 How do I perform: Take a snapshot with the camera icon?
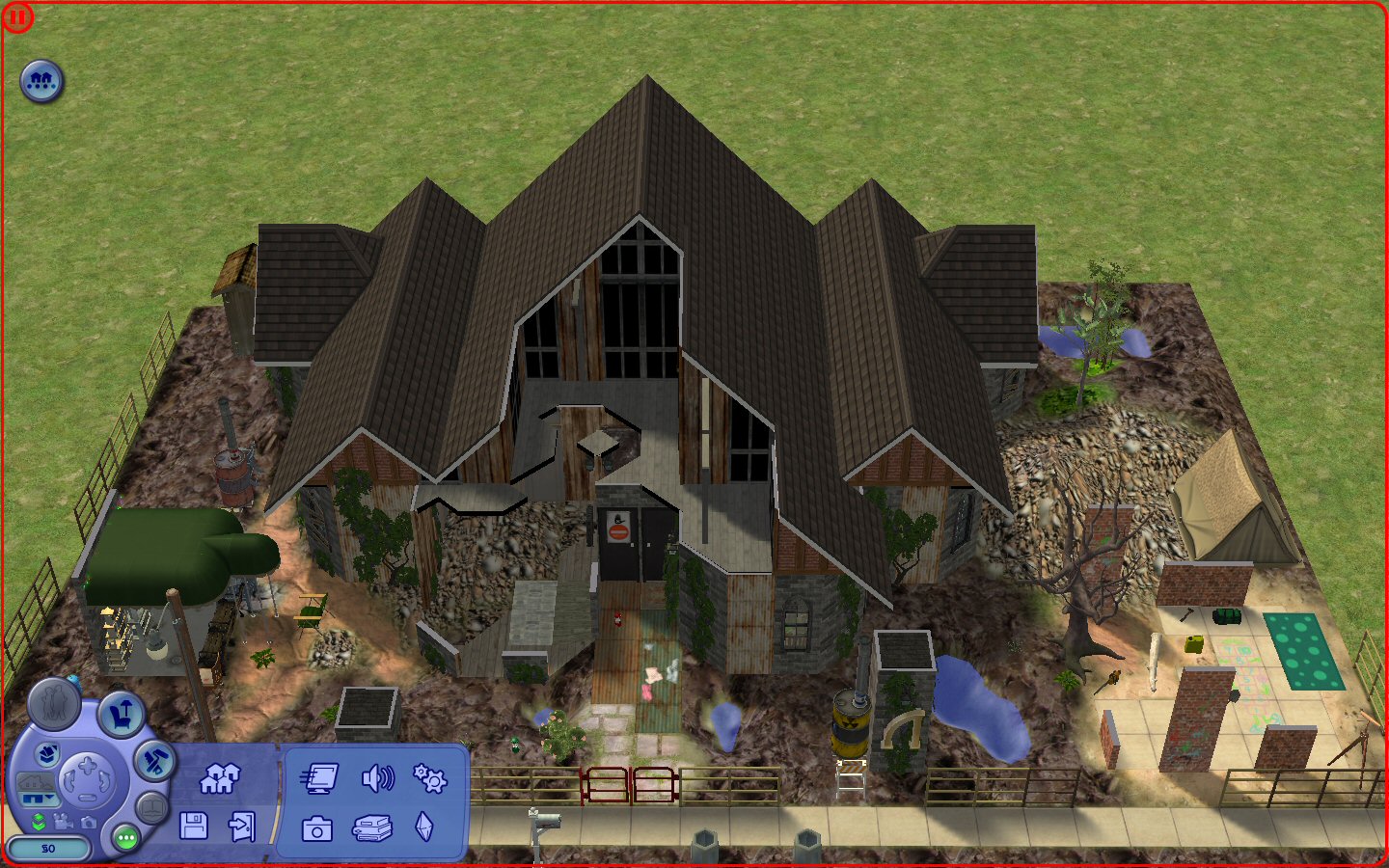[x=318, y=829]
